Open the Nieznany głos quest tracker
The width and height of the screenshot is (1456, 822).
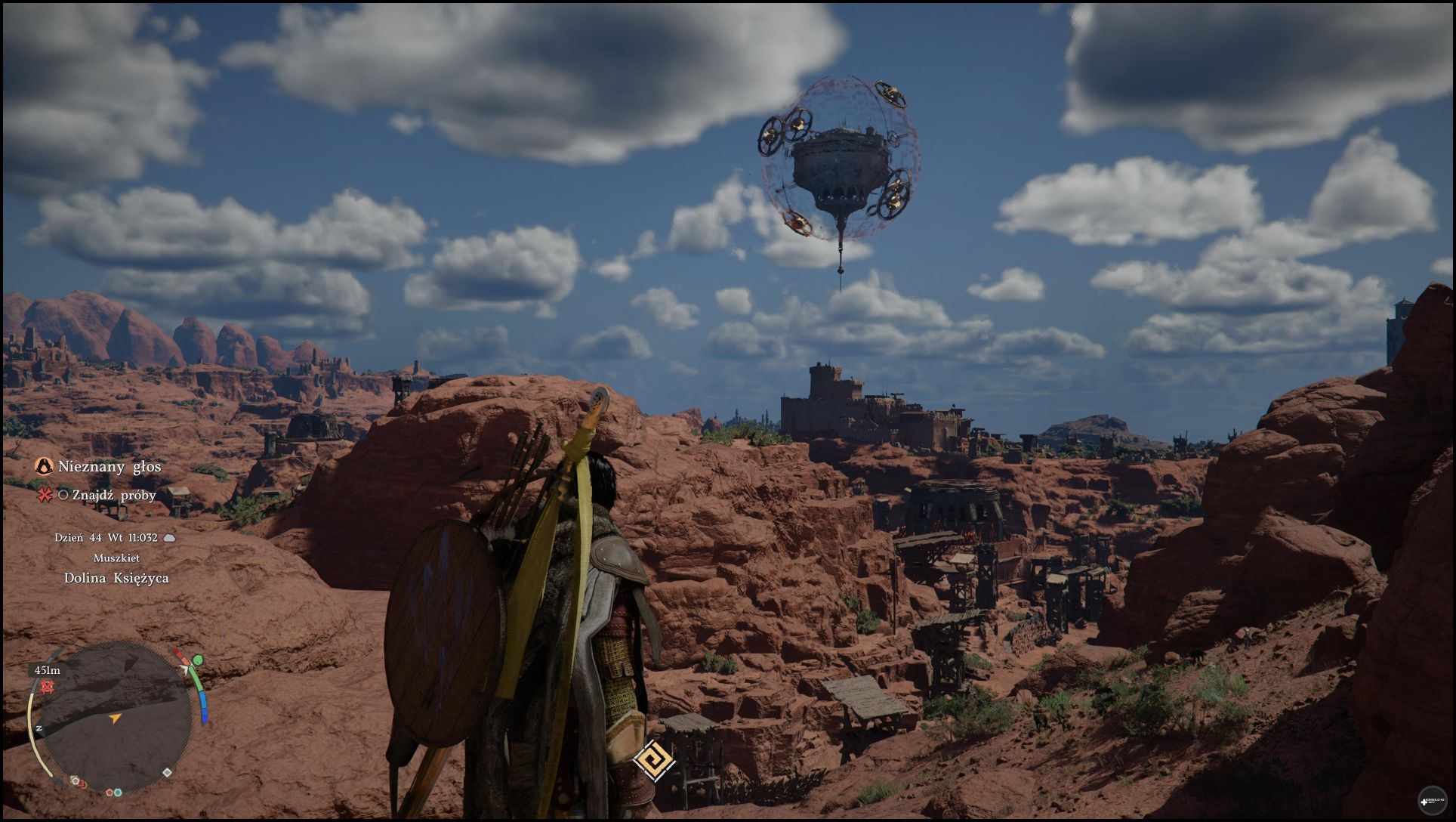point(109,467)
